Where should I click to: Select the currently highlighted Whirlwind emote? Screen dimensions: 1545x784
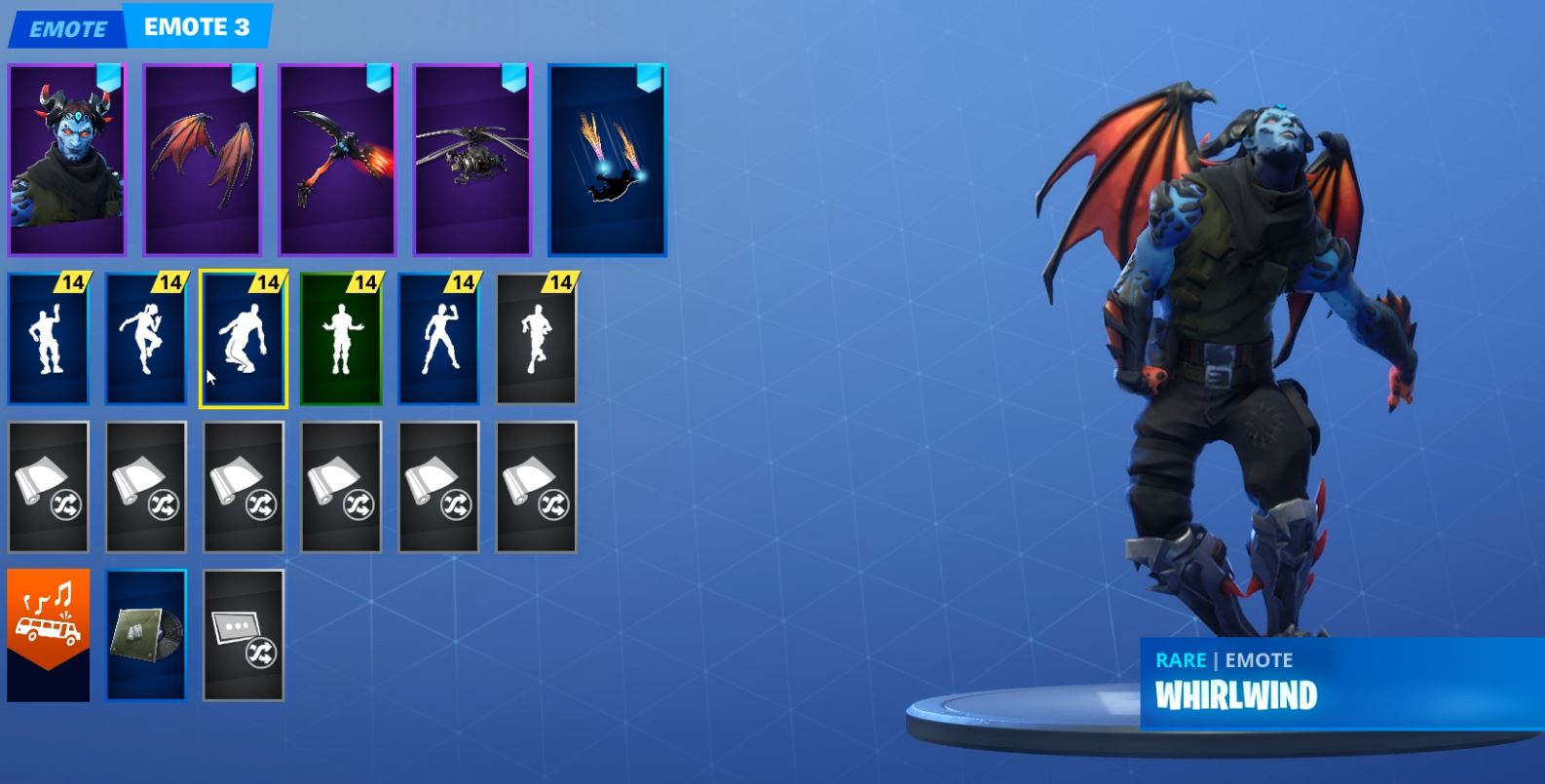[243, 341]
